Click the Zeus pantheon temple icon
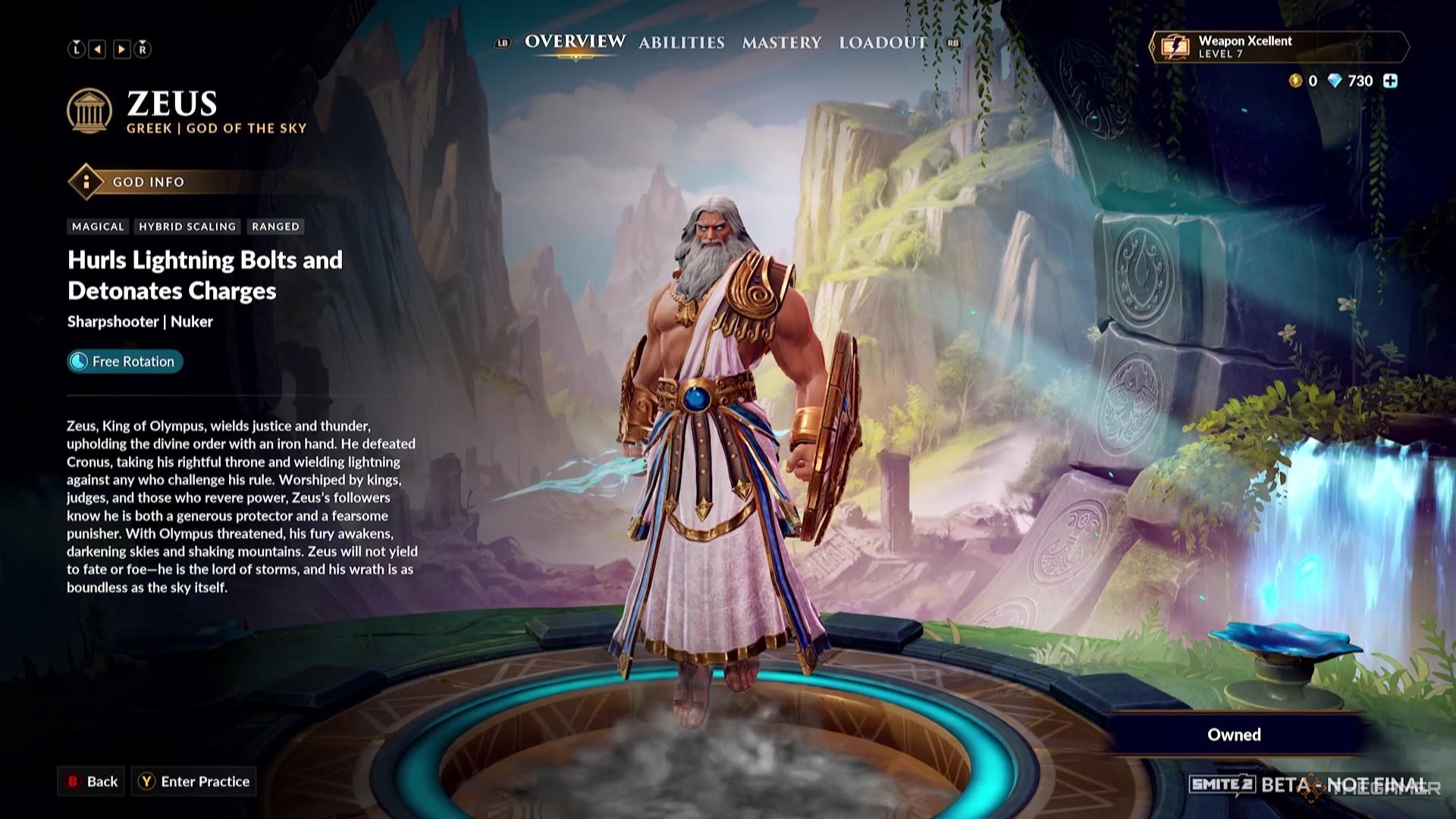The height and width of the screenshot is (819, 1456). coord(90,111)
